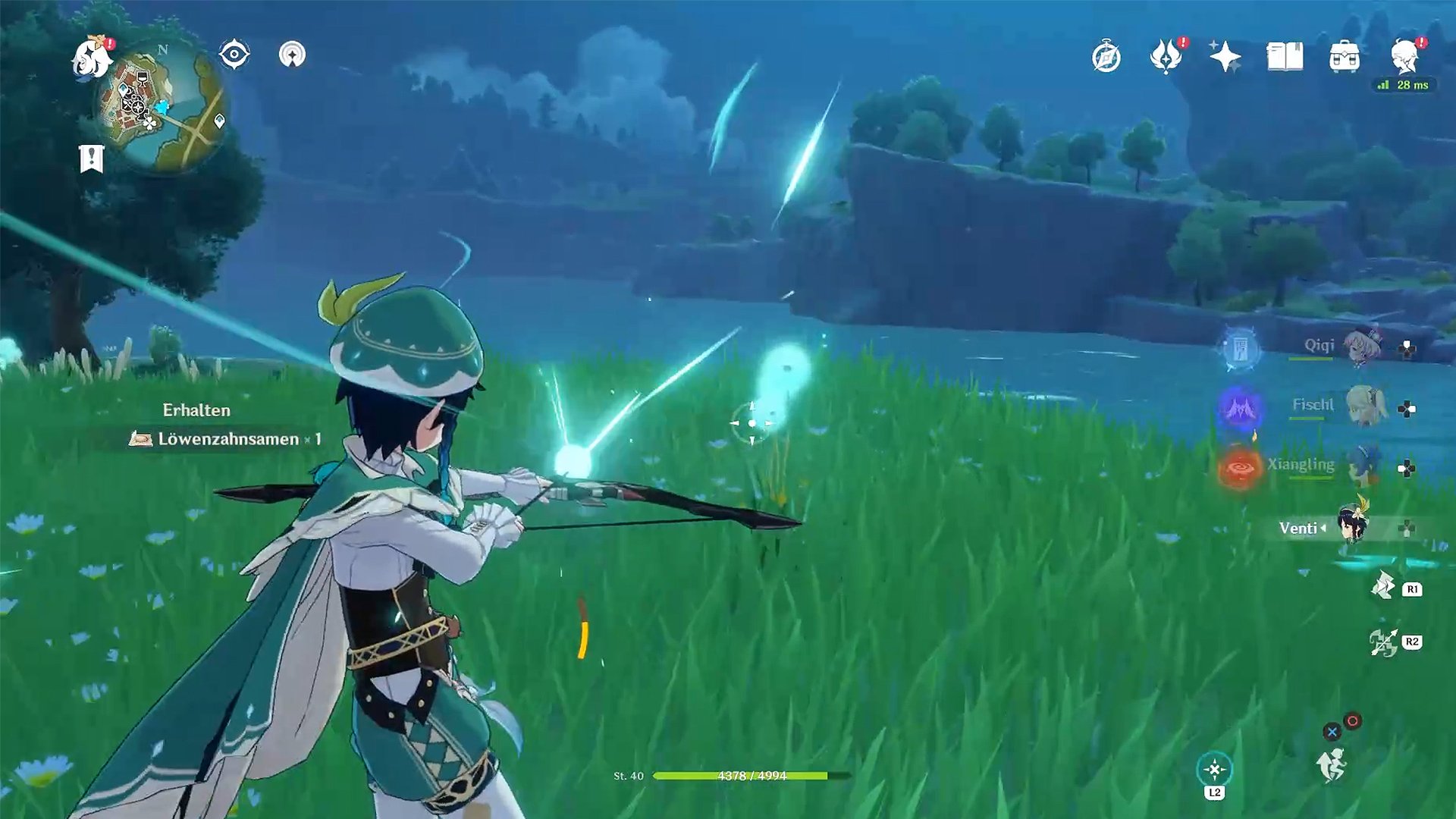Open the compass adventure icon
The width and height of the screenshot is (1456, 819).
[1106, 58]
